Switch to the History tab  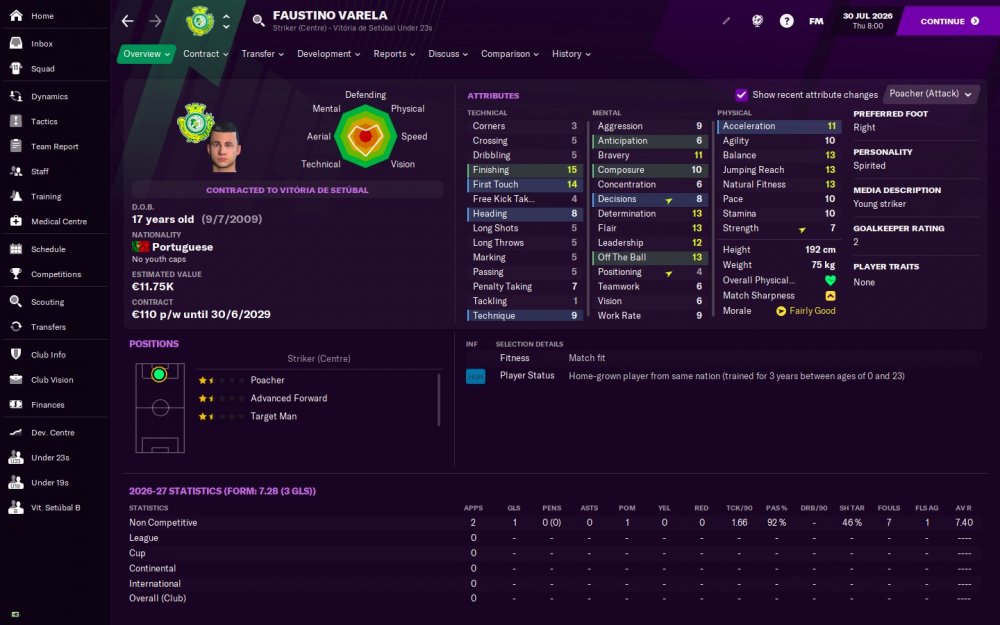(x=571, y=54)
